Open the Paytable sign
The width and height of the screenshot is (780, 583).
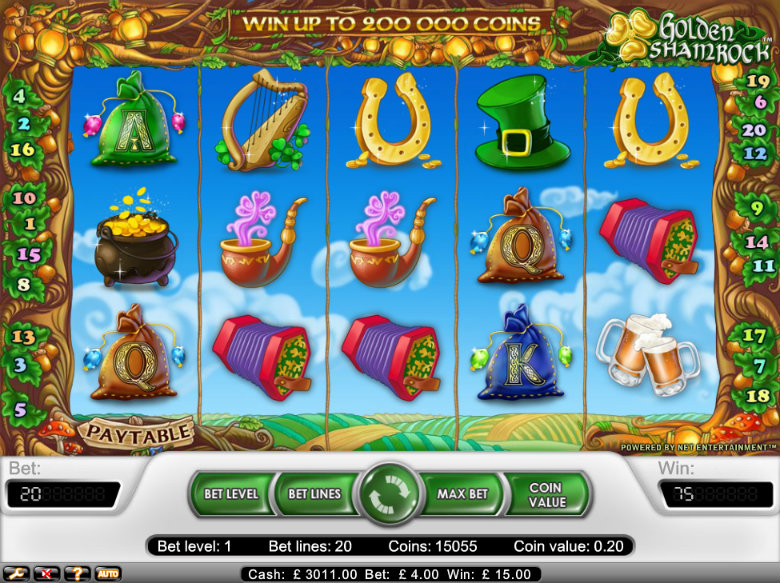tap(136, 433)
